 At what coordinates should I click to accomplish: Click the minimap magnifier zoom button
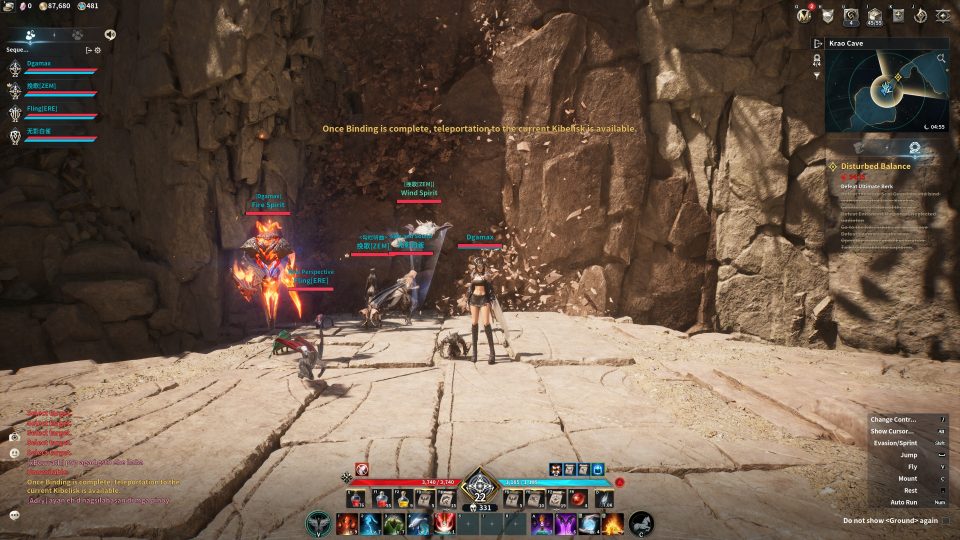[x=941, y=59]
